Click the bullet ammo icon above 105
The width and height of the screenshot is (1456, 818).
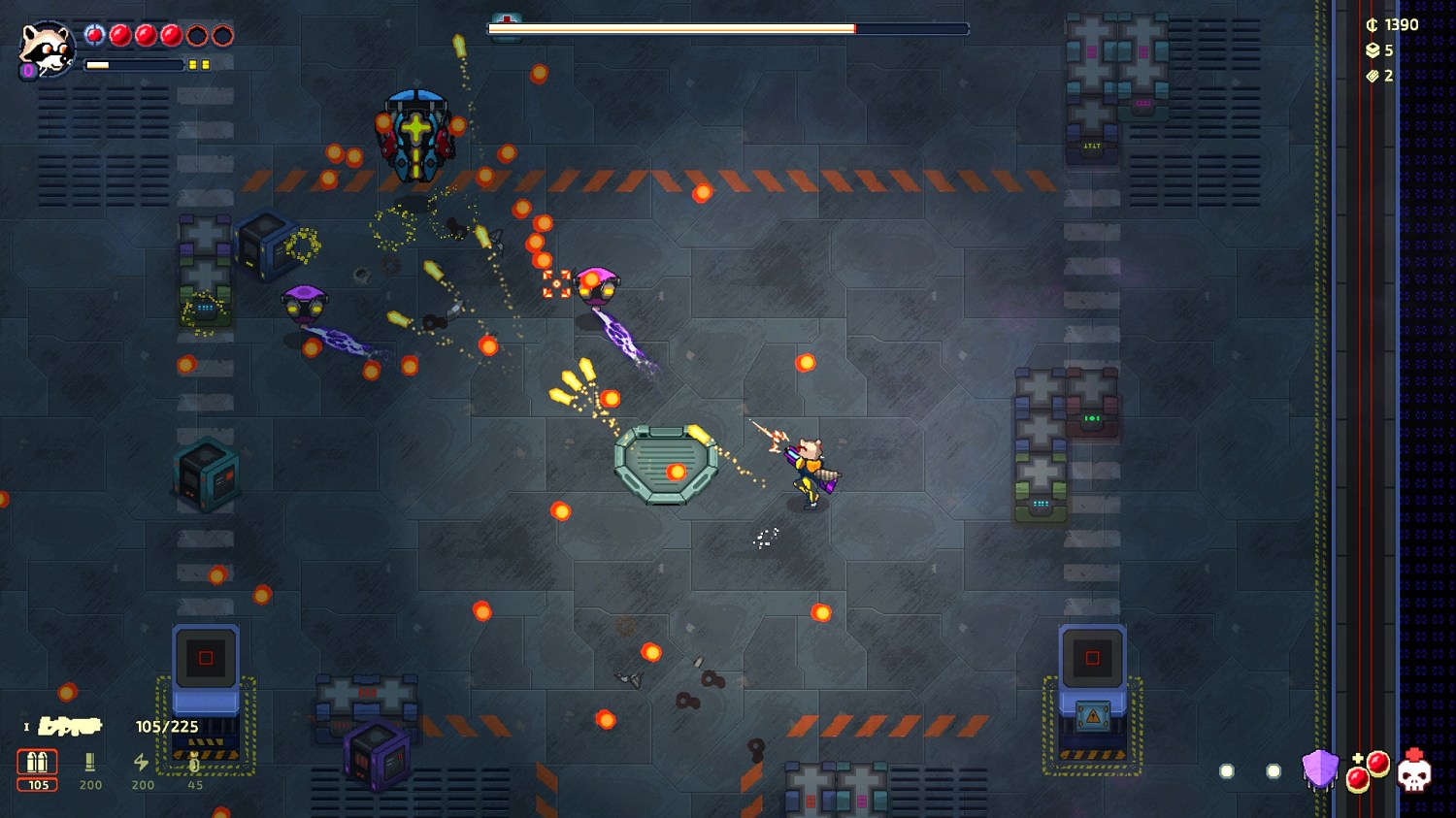click(x=37, y=760)
